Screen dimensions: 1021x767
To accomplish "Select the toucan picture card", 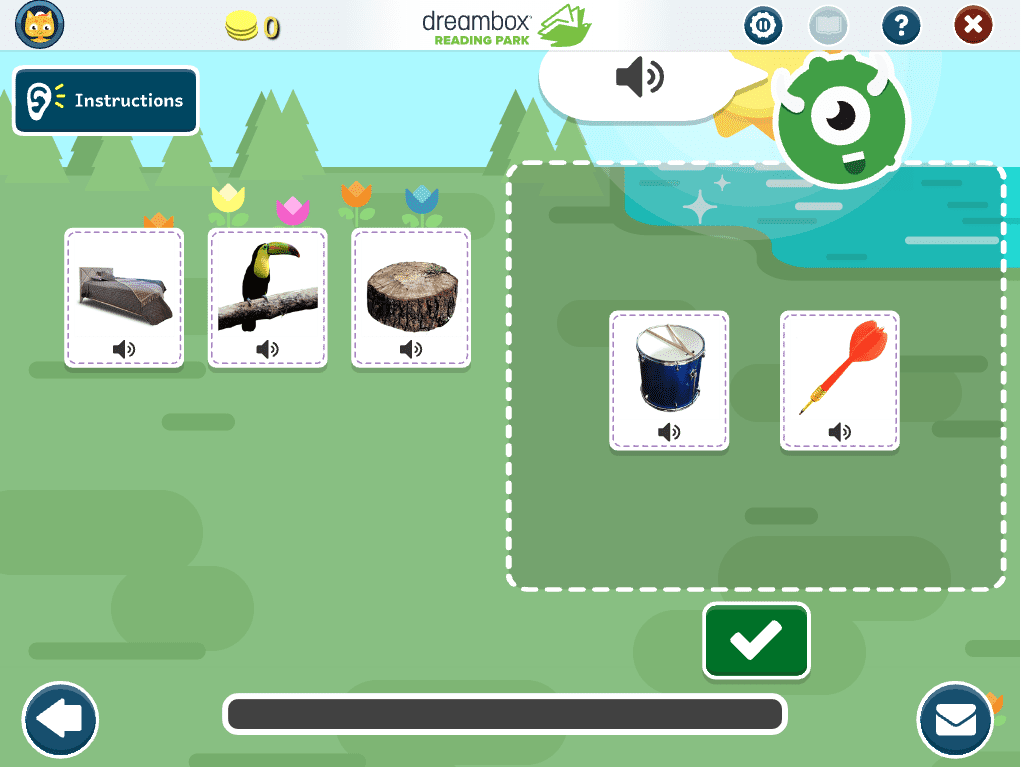I will (x=267, y=296).
